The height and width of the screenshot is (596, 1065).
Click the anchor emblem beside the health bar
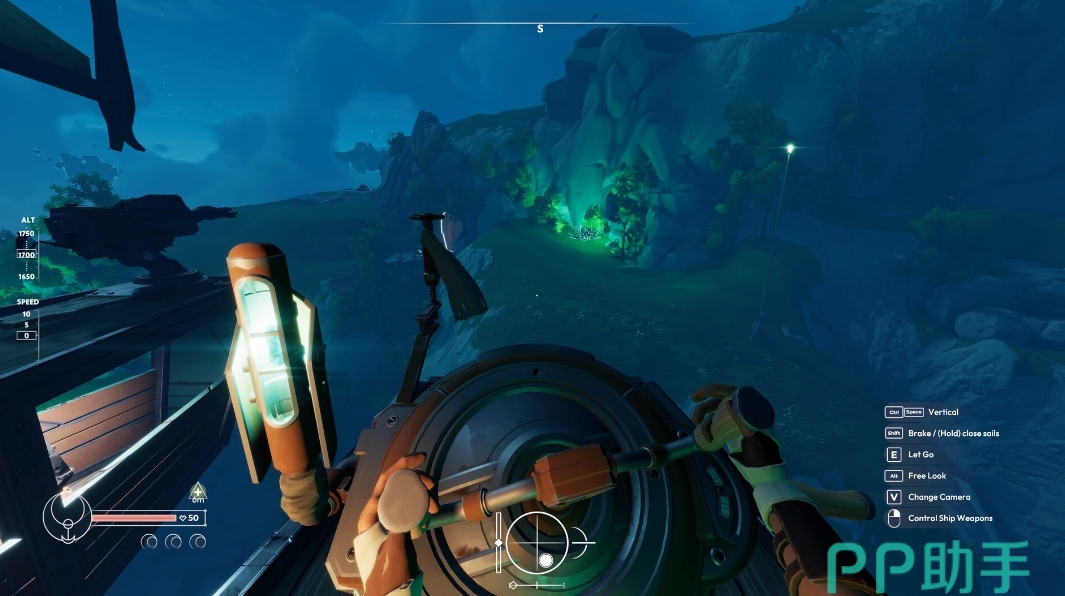coord(67,516)
